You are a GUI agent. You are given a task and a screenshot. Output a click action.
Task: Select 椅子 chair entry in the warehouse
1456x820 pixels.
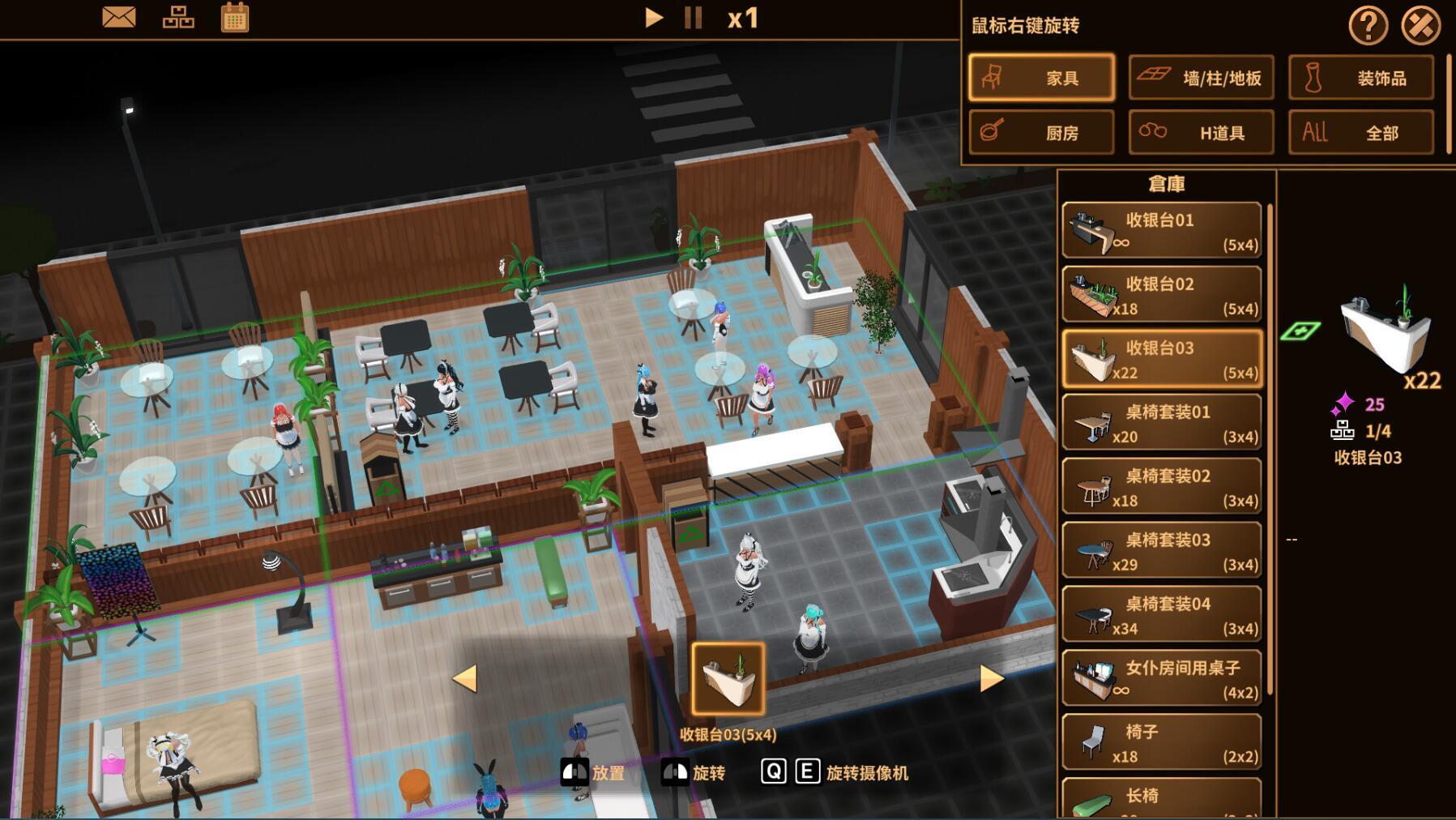tap(1162, 742)
